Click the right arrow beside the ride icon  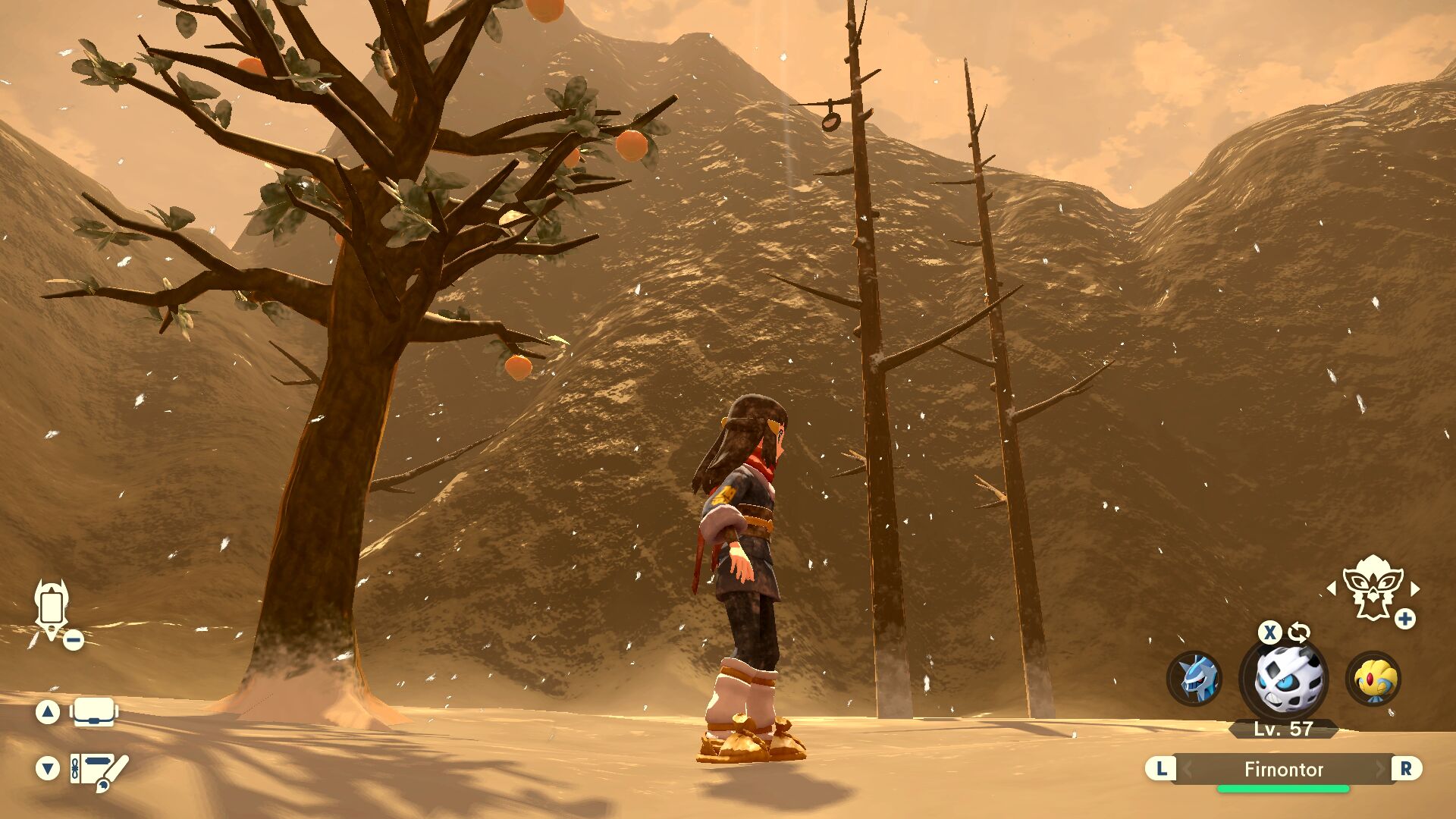click(x=1415, y=588)
